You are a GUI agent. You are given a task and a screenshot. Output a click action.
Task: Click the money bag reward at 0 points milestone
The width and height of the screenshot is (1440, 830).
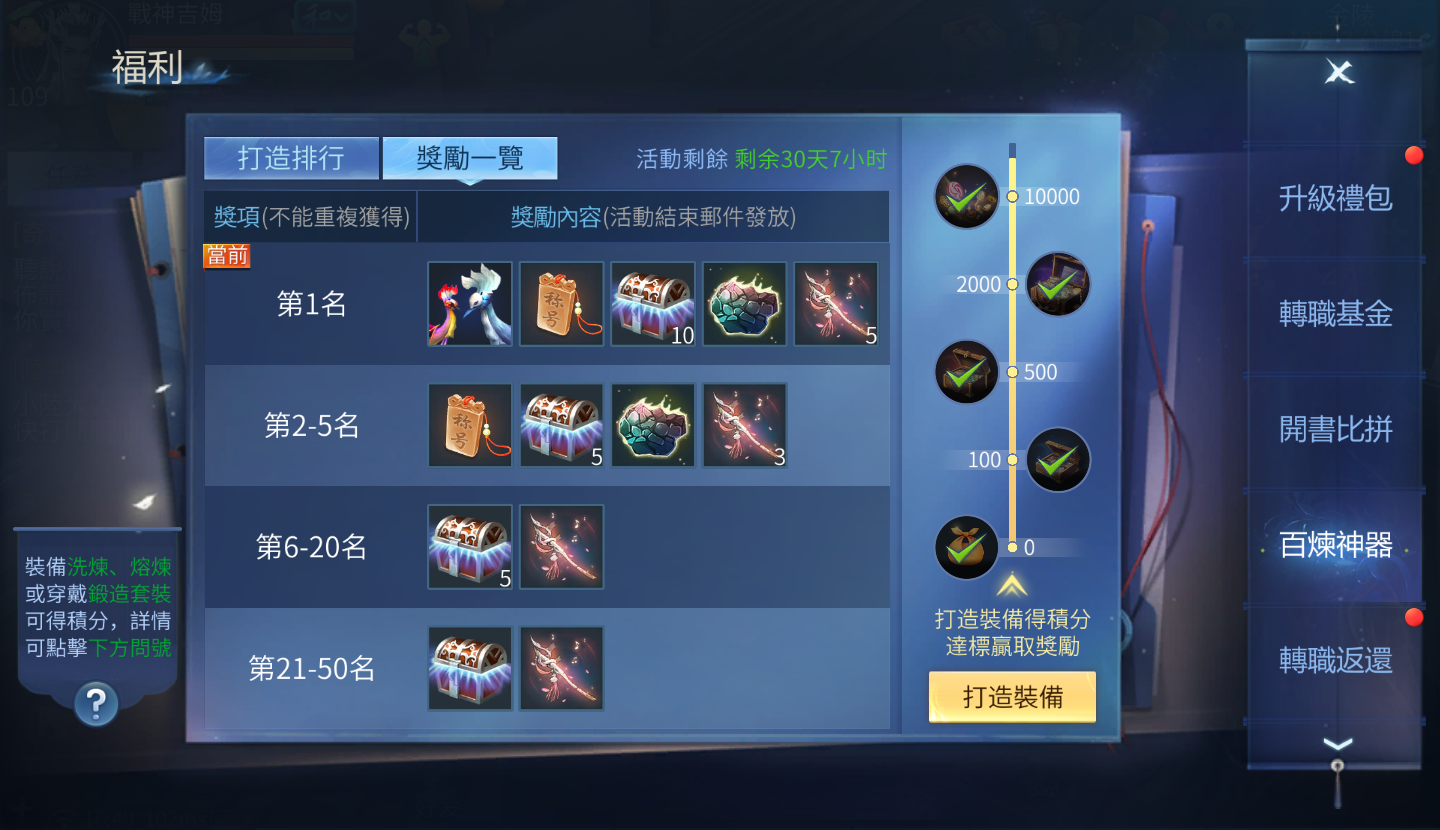[x=966, y=547]
